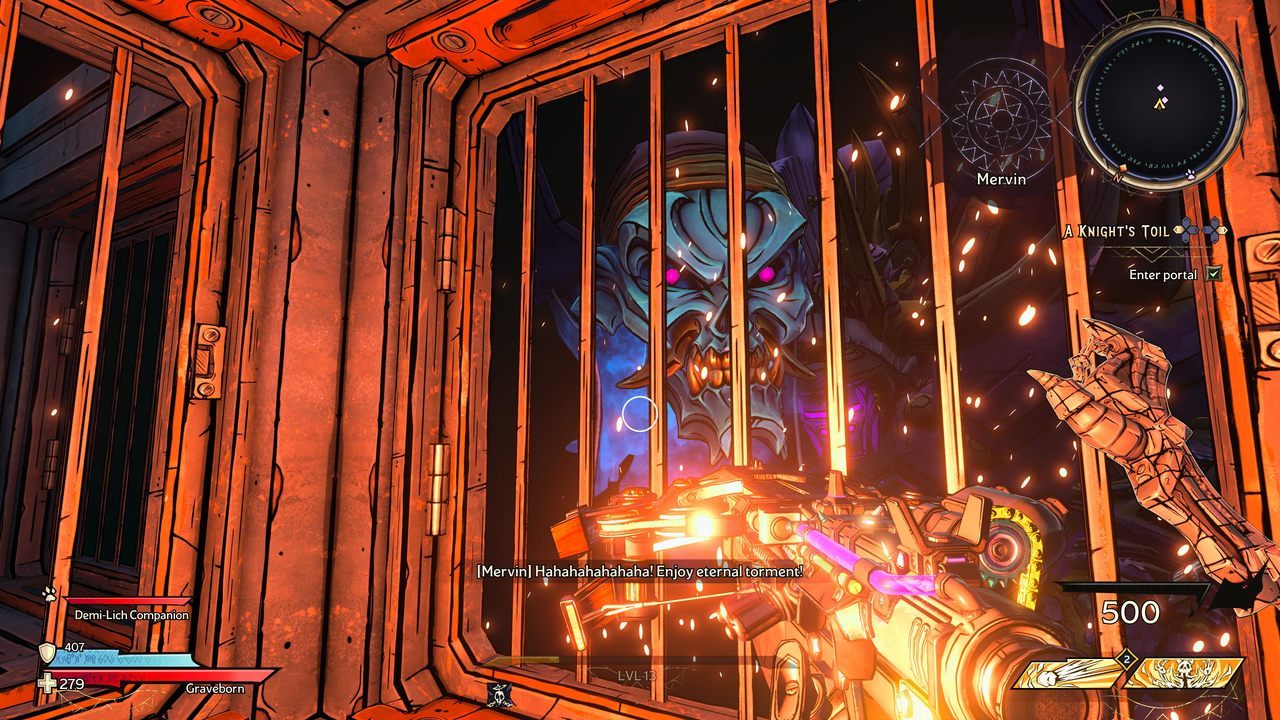Click the Demi-Lich Companion paw icon
The height and width of the screenshot is (720, 1280).
click(48, 593)
